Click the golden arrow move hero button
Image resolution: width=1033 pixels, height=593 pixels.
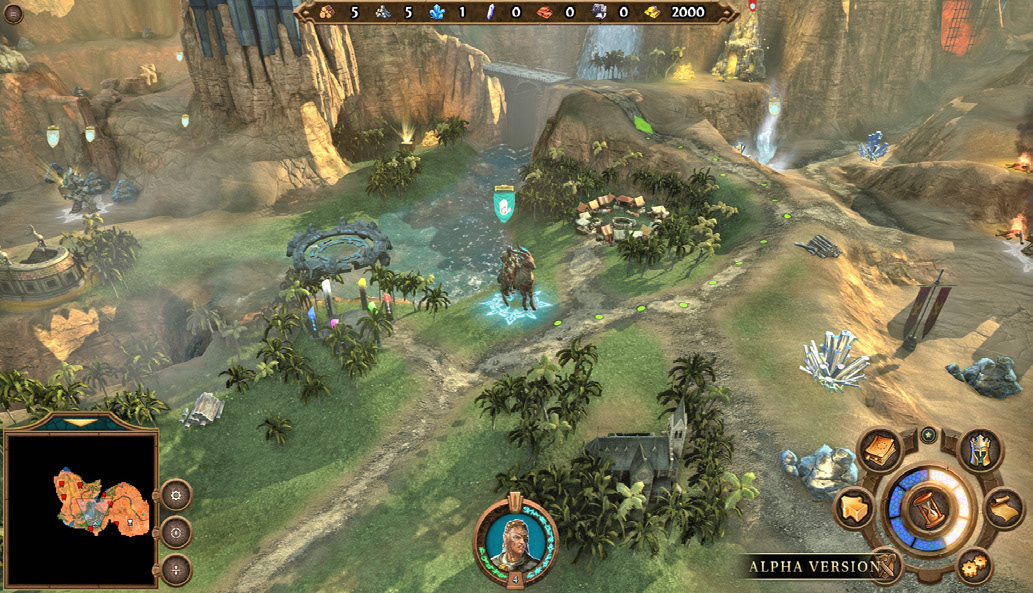854,508
